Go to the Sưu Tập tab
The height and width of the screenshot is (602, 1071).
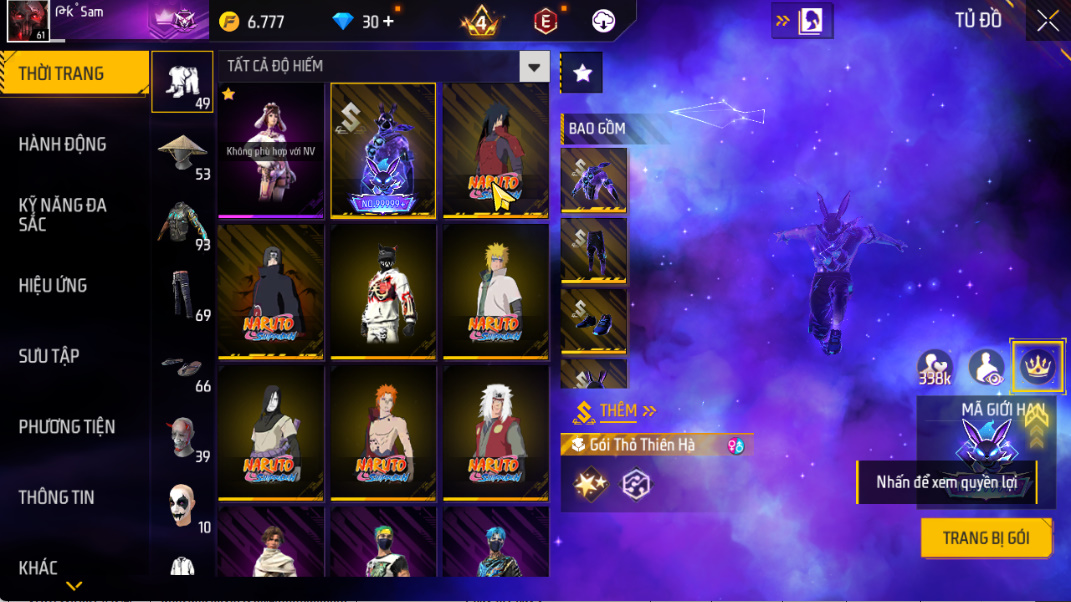click(x=49, y=356)
